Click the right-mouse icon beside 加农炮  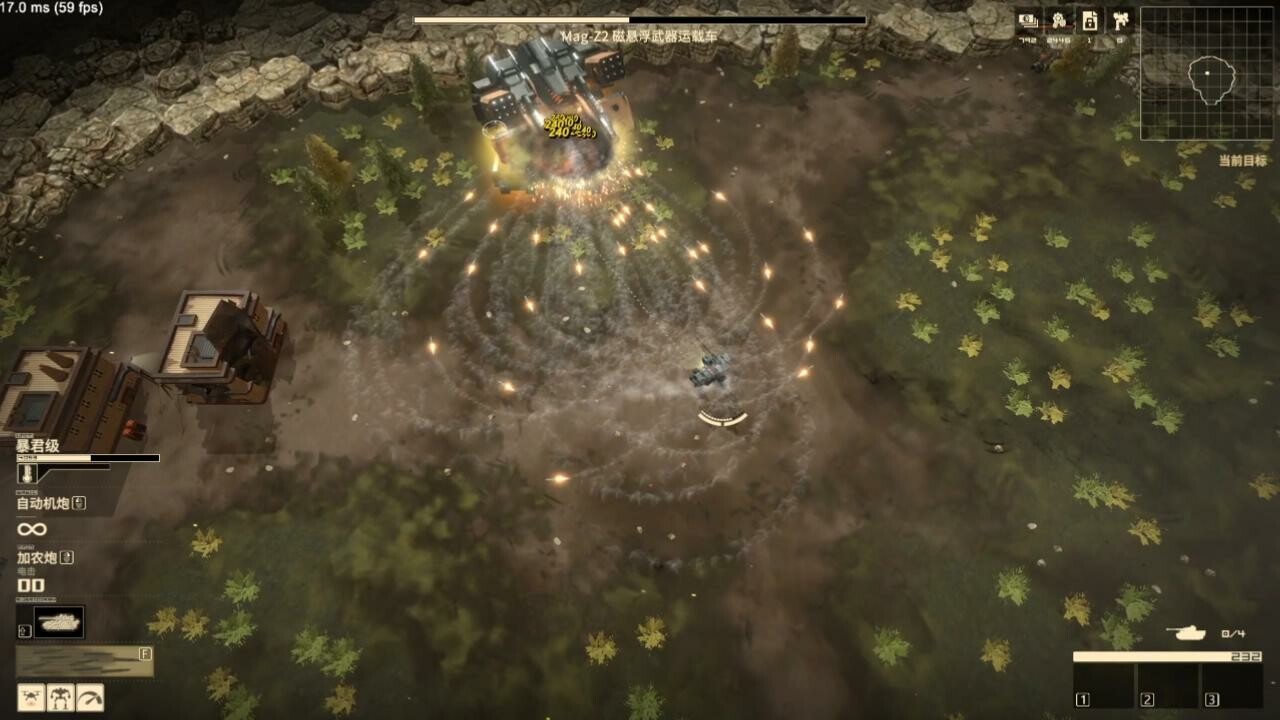[67, 557]
